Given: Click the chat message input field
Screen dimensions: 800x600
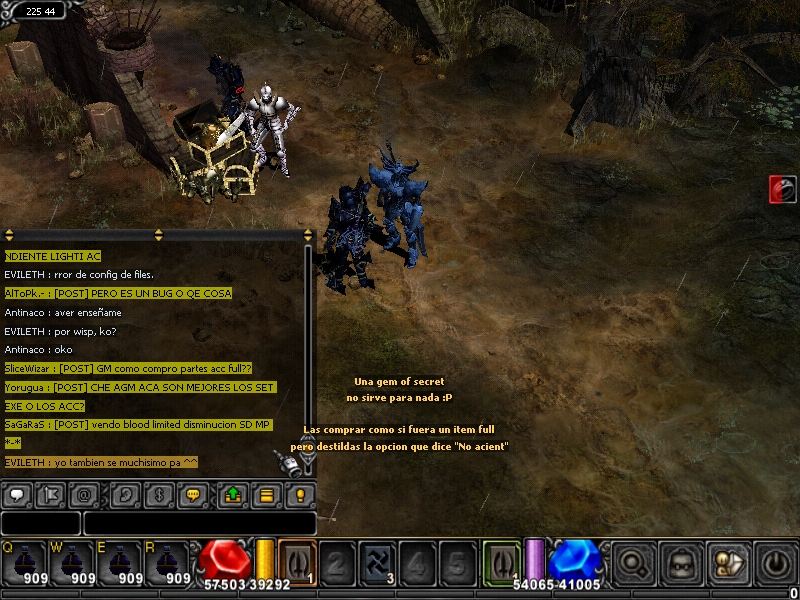Looking at the screenshot, I should coord(199,523).
